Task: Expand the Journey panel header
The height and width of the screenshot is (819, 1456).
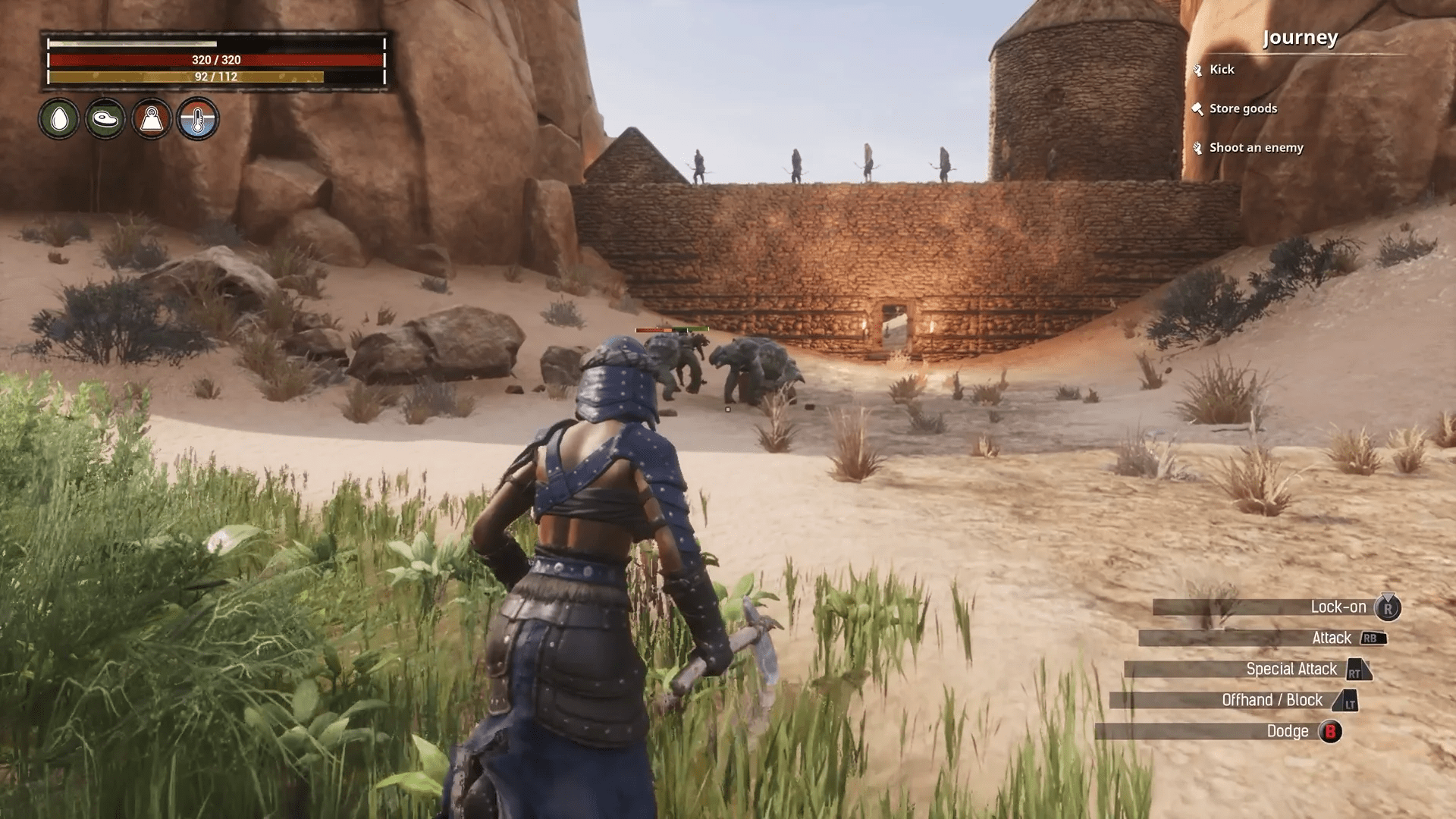Action: (x=1300, y=37)
